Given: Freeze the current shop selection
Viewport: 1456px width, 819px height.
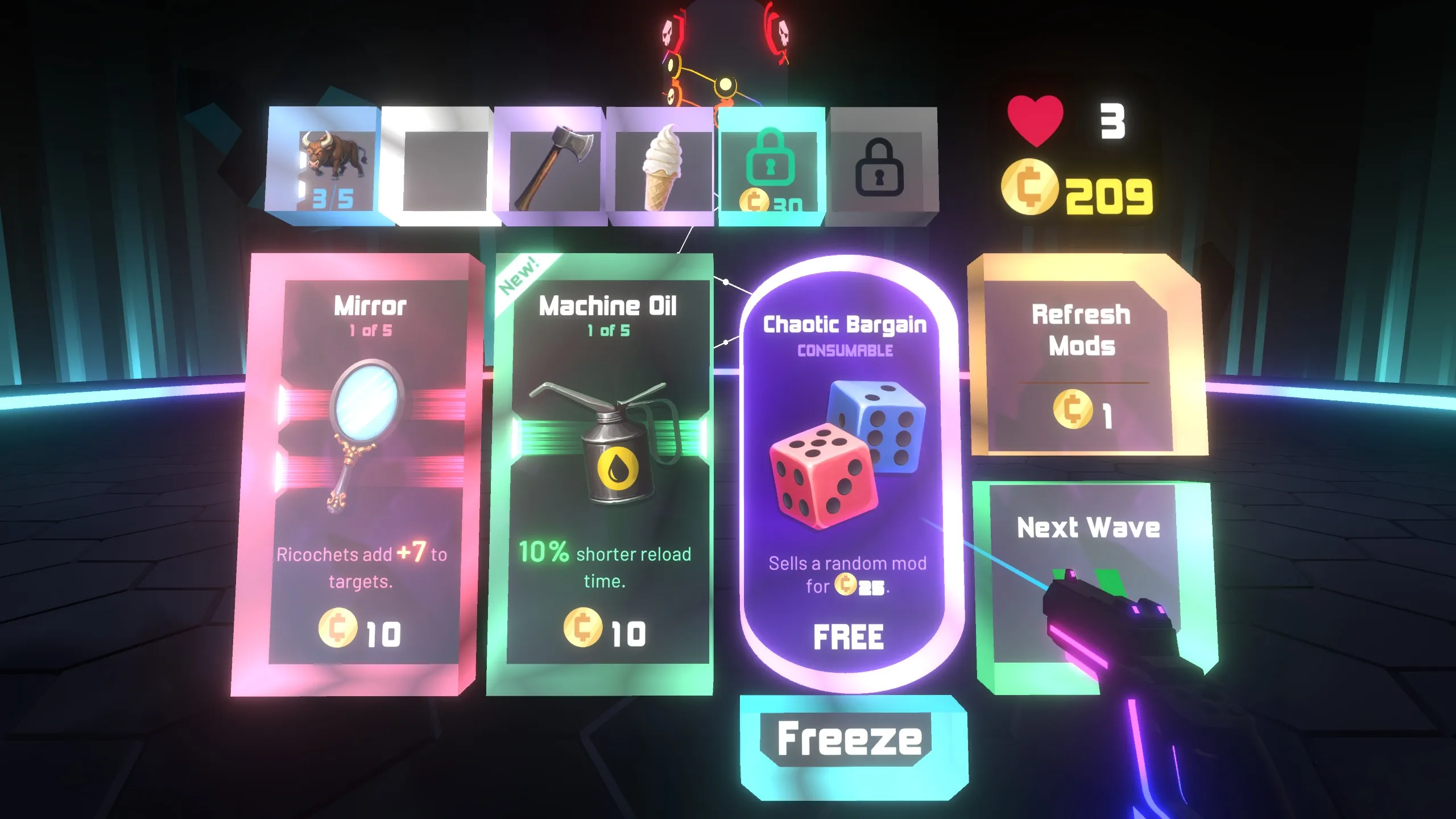Looking at the screenshot, I should point(850,739).
